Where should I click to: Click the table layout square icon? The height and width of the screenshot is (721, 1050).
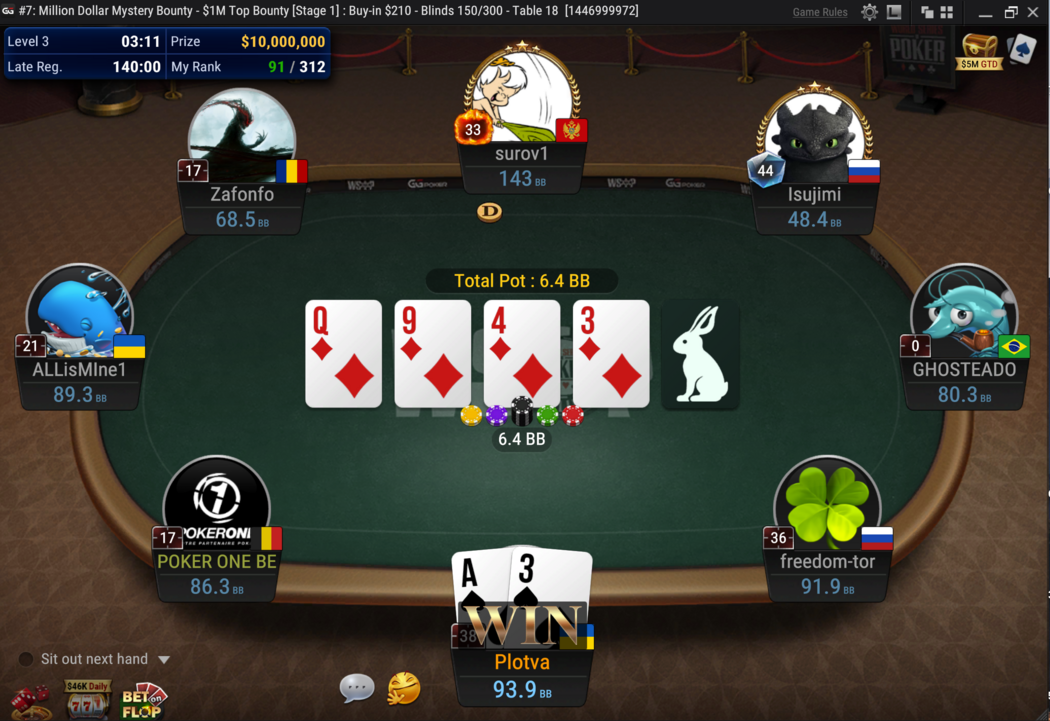pyautogui.click(x=894, y=12)
